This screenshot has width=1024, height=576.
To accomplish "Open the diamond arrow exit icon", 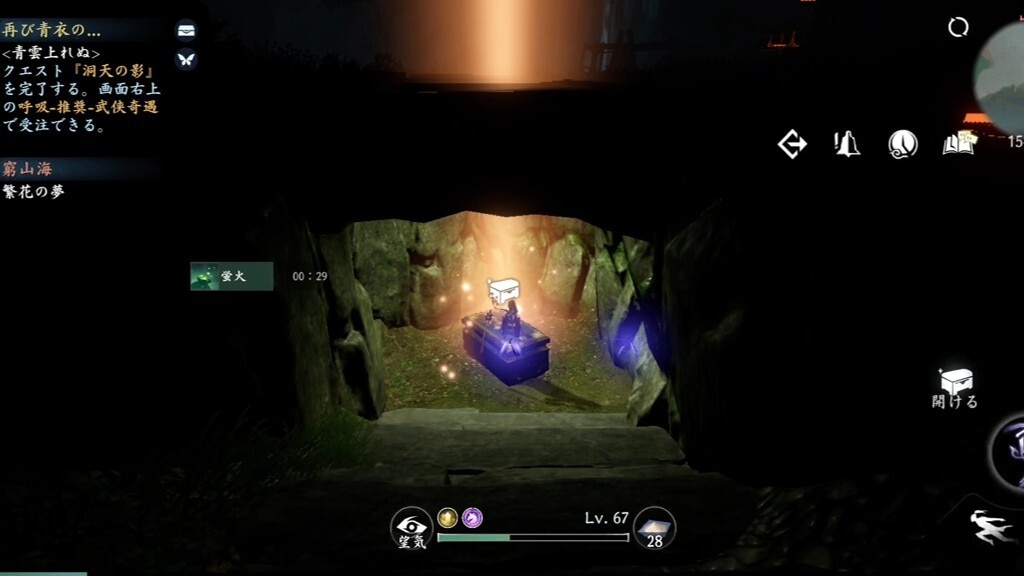I will 792,144.
